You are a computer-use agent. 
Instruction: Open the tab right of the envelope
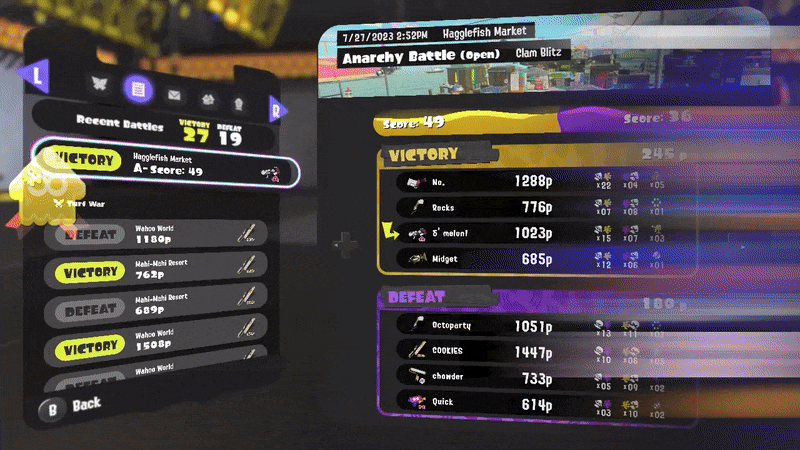(208, 100)
